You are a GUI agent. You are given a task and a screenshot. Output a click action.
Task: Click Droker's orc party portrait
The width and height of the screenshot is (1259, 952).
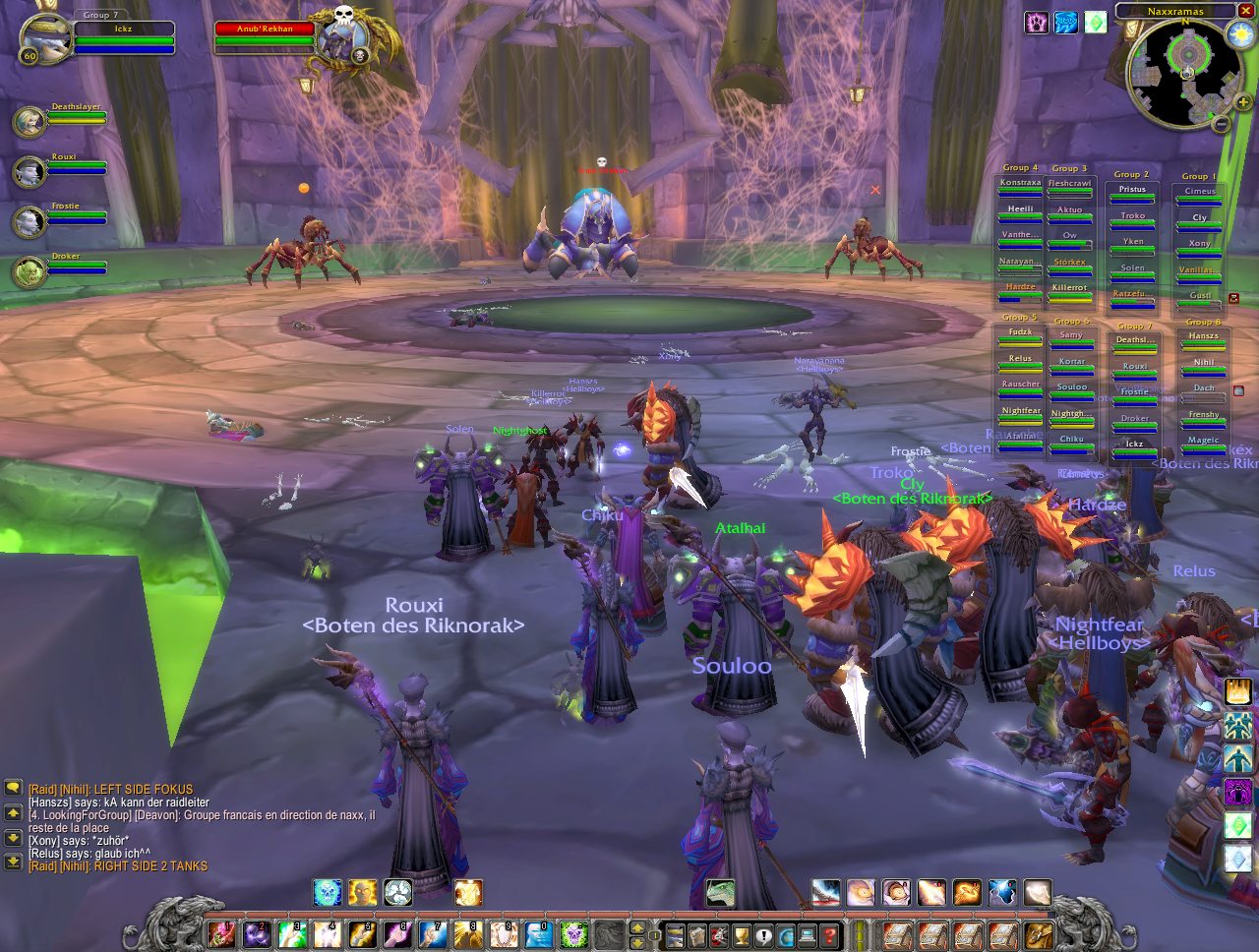tap(30, 271)
